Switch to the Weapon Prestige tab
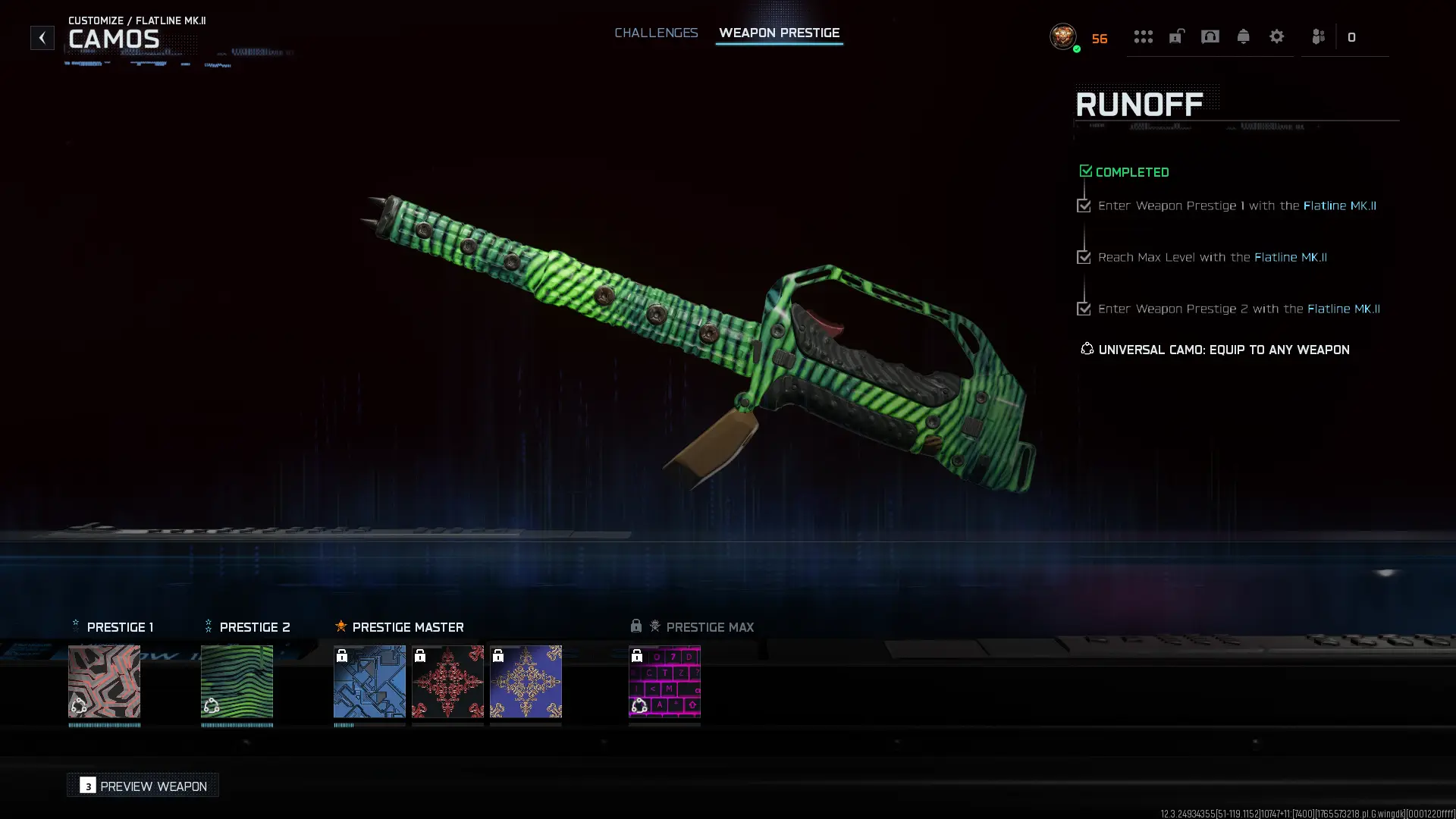Image resolution: width=1456 pixels, height=819 pixels. click(780, 33)
